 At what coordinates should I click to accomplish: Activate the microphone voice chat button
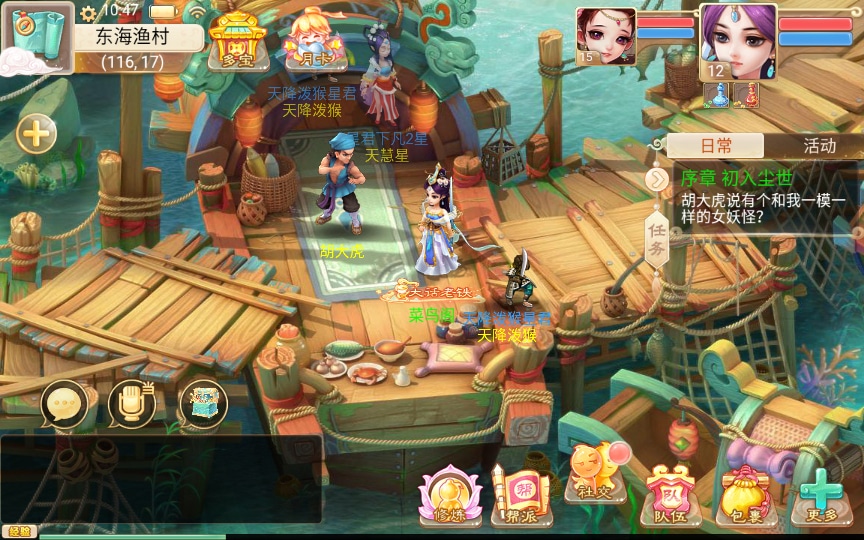click(x=132, y=403)
